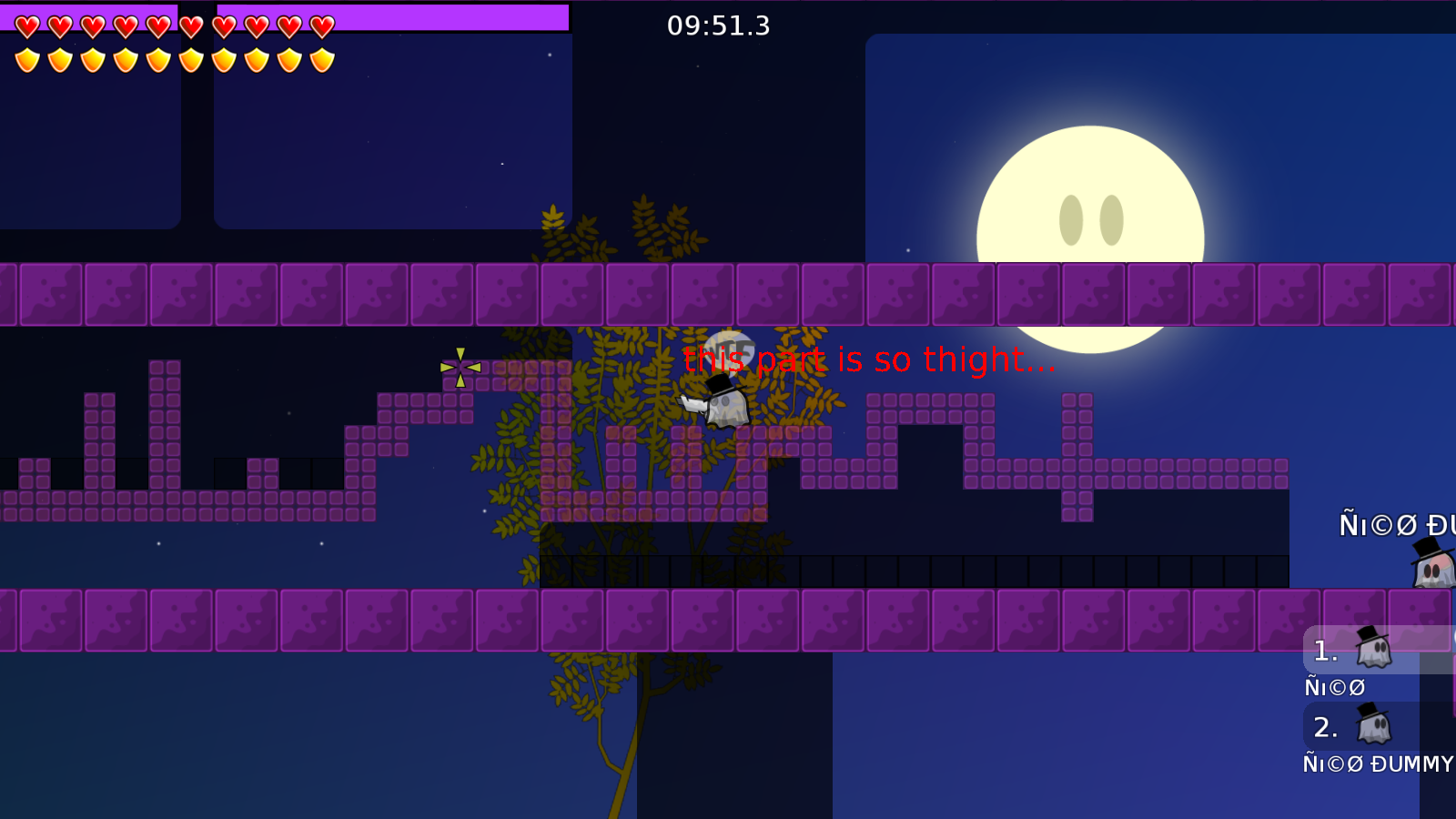1456x819 pixels.
Task: Select the leftmost golden shield icon
Action: point(27,59)
